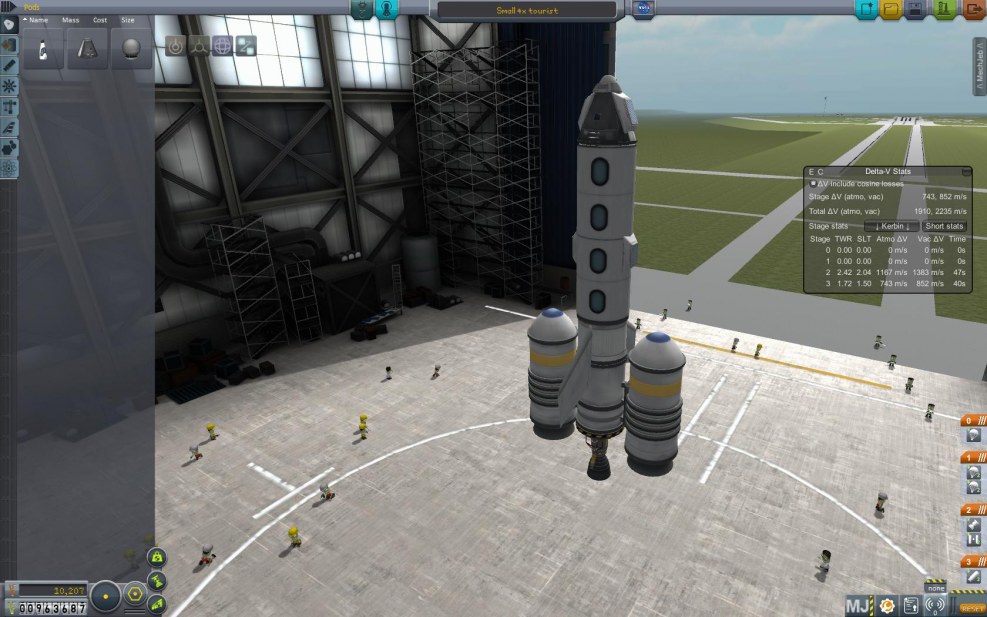Exit the Vehicle Assembly Building
The width and height of the screenshot is (987, 617).
tap(973, 10)
